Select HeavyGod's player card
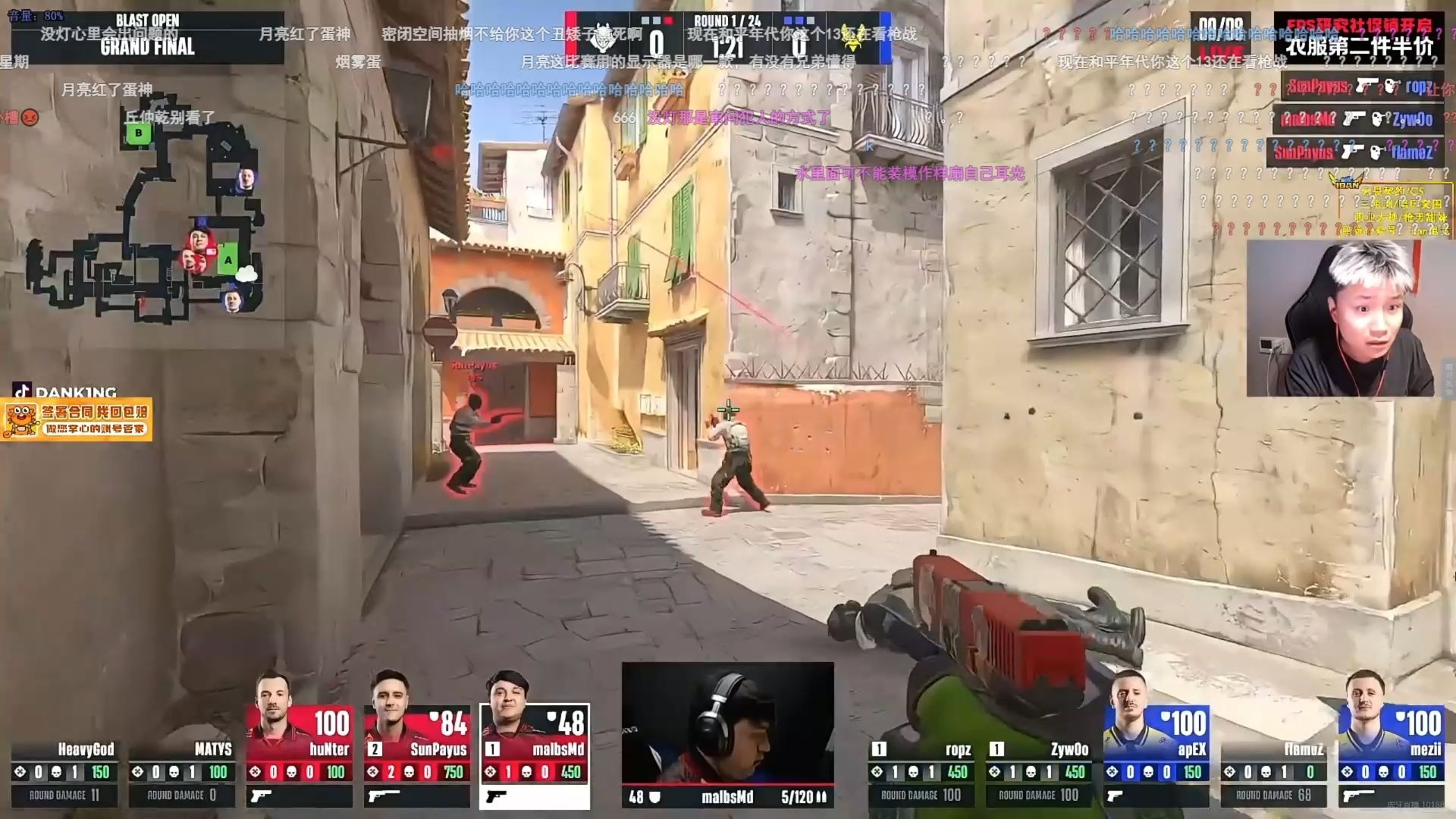Screen dimensions: 1456x819 pos(64,773)
